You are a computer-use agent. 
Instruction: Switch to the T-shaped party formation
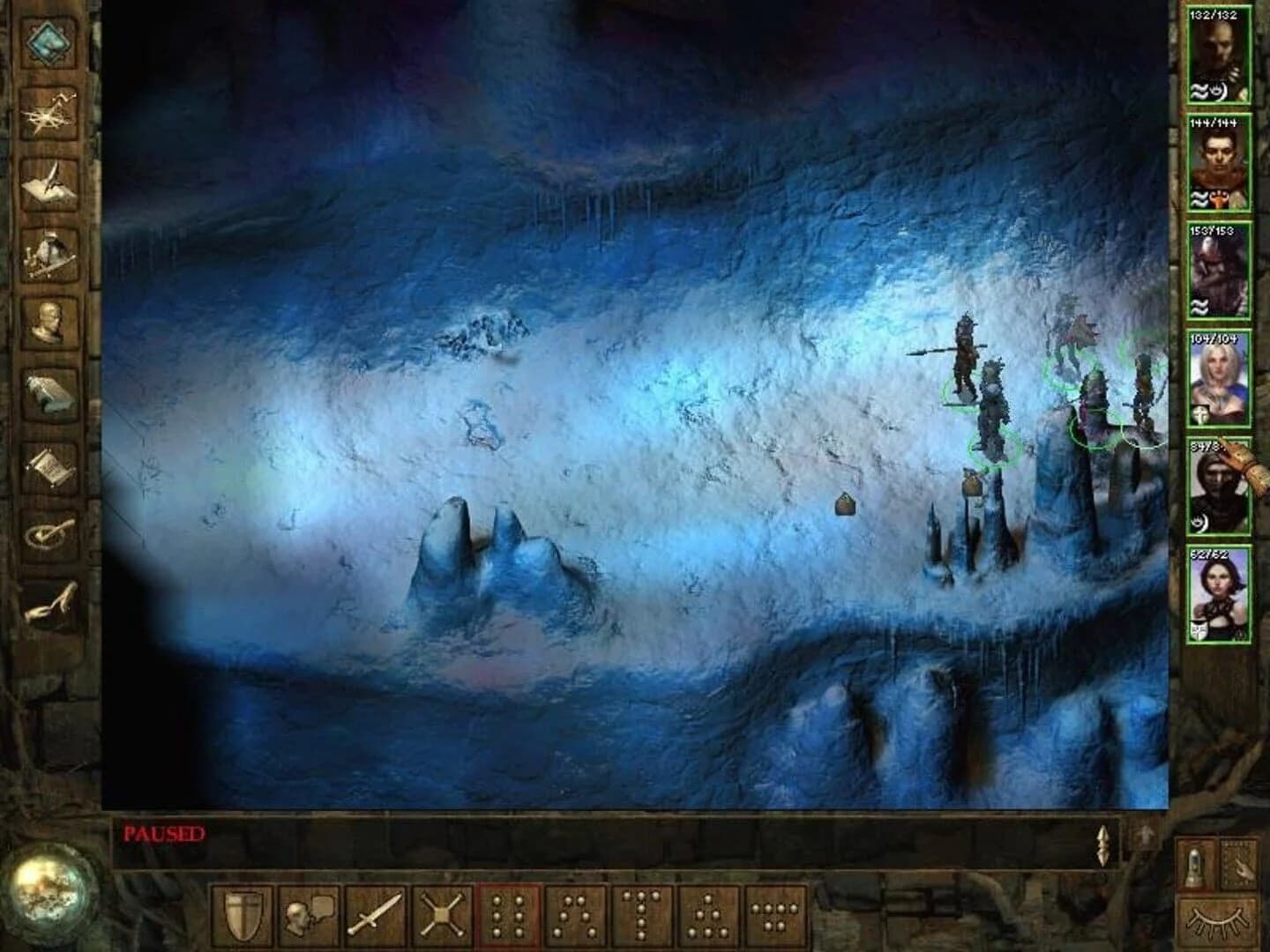click(640, 912)
